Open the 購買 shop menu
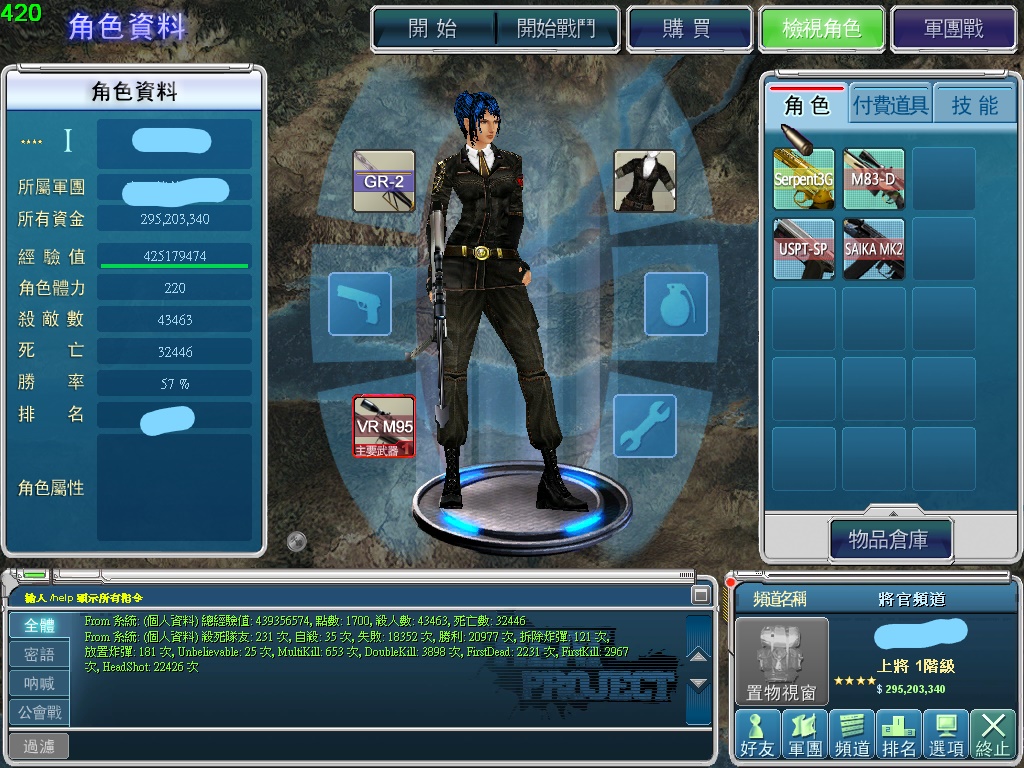Image resolution: width=1024 pixels, height=768 pixels. click(x=687, y=28)
